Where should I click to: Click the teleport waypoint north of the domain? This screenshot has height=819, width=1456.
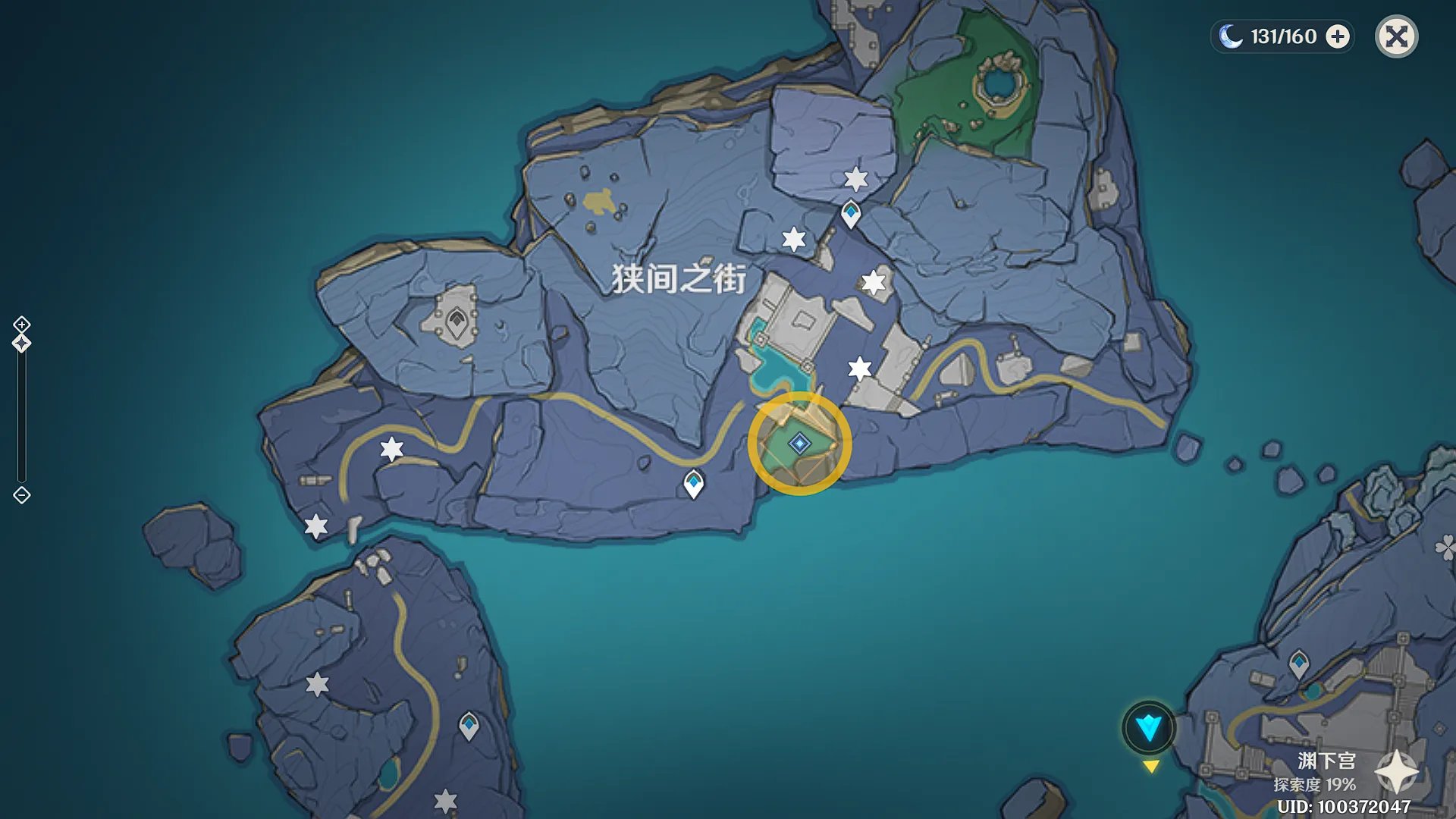[x=849, y=214]
